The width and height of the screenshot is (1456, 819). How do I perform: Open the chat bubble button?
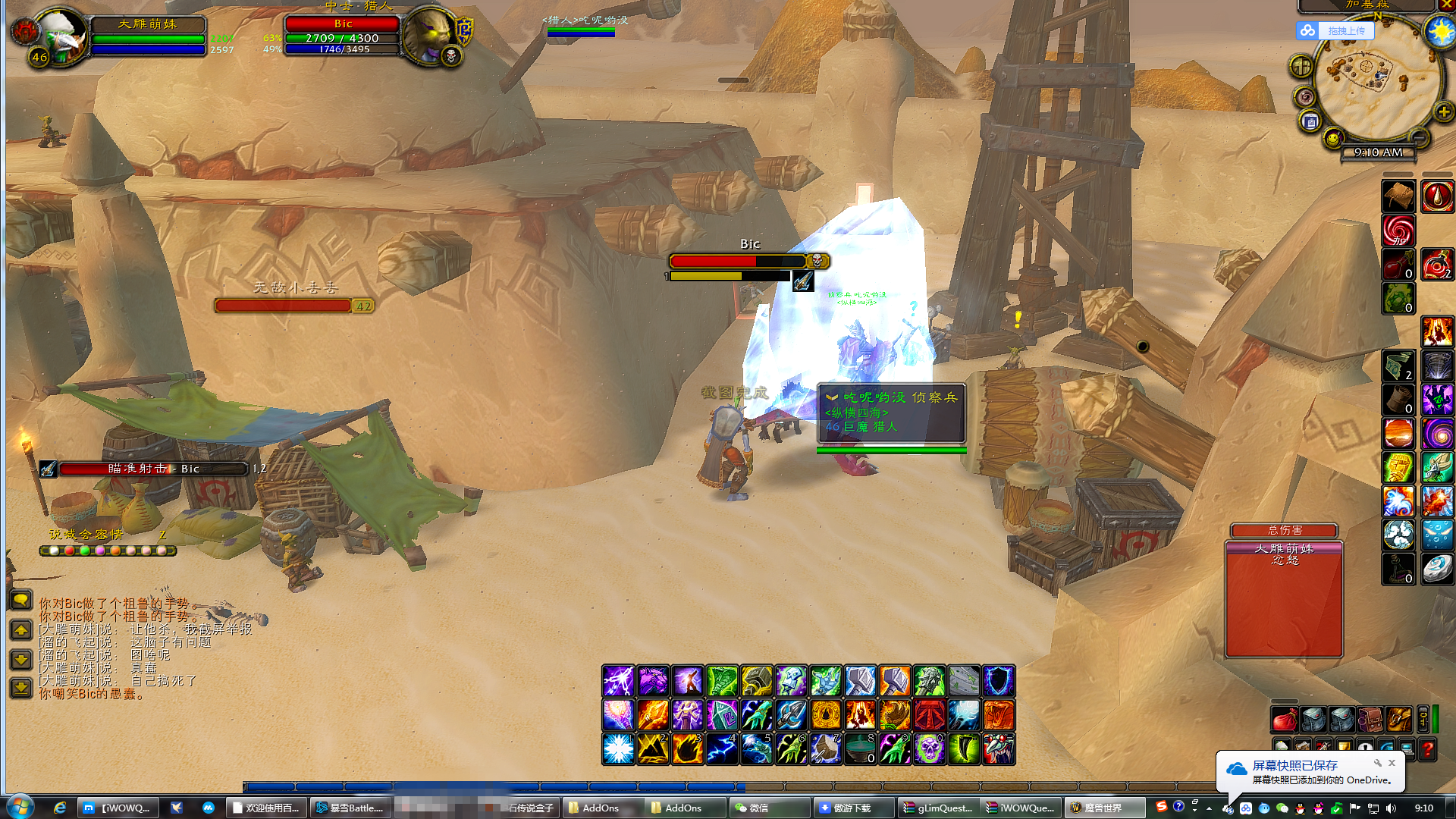[x=21, y=601]
